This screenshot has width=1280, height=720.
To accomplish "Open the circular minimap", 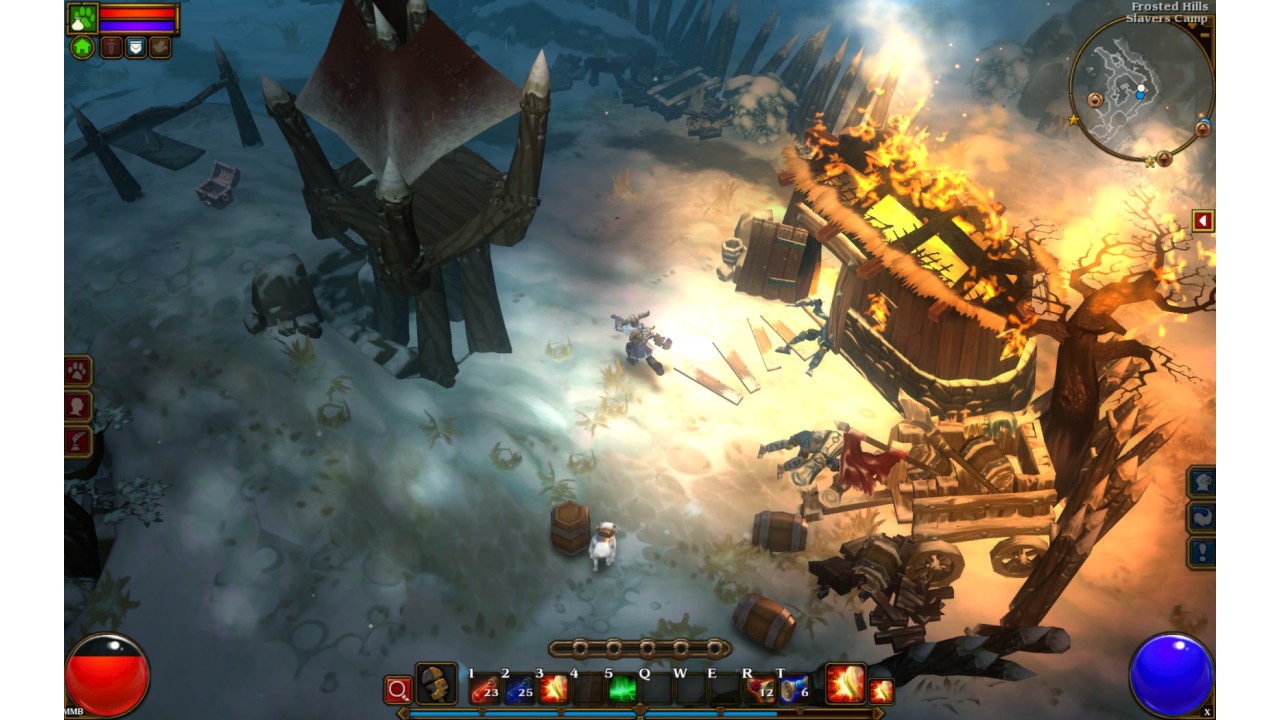I will (x=1140, y=90).
